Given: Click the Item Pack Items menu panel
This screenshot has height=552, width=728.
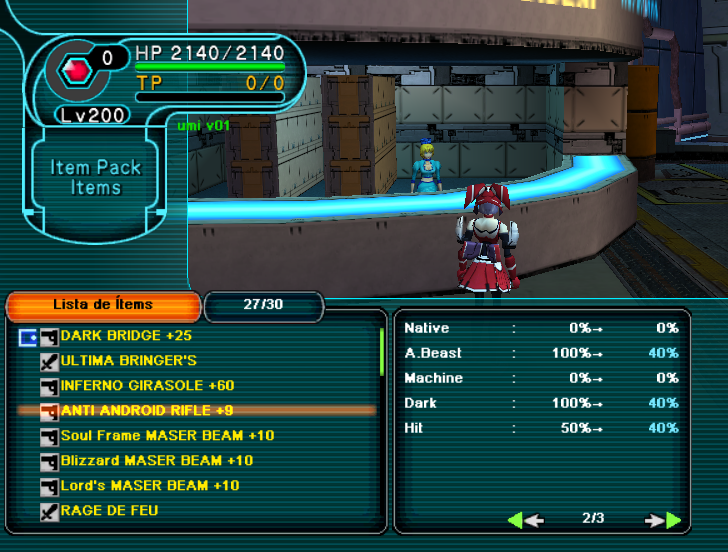Looking at the screenshot, I should coord(96,178).
